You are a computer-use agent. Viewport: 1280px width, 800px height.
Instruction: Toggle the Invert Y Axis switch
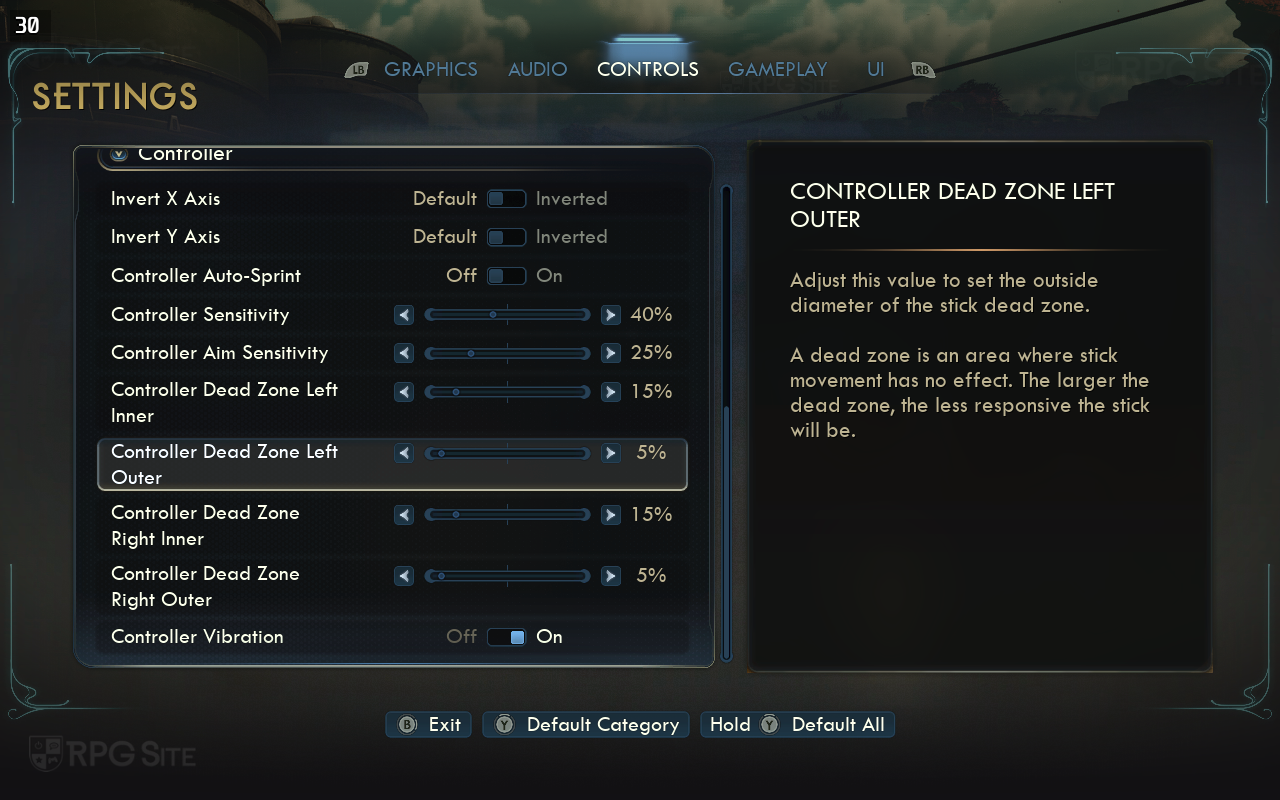pos(506,237)
